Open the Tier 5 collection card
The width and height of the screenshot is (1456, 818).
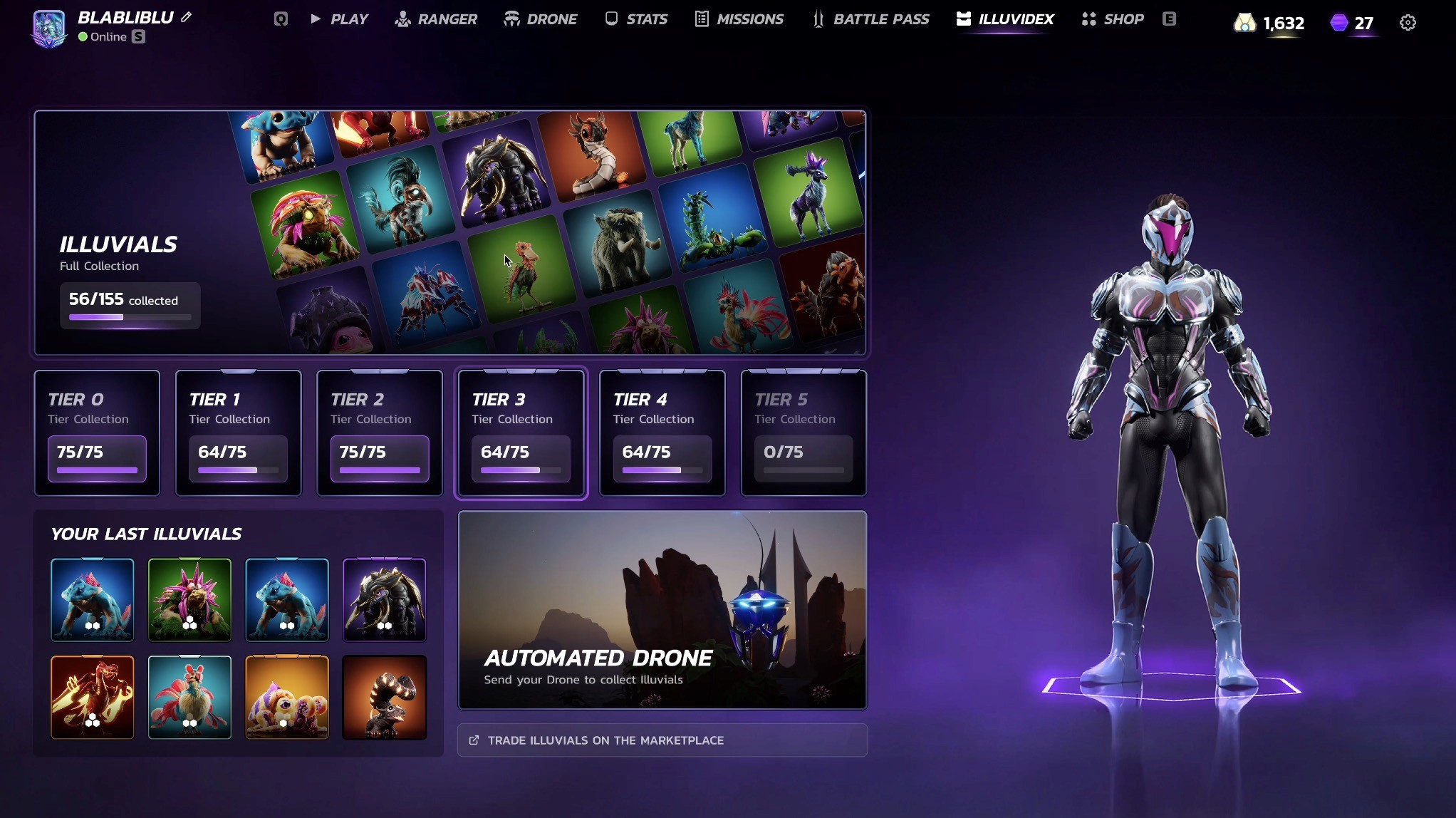[804, 433]
